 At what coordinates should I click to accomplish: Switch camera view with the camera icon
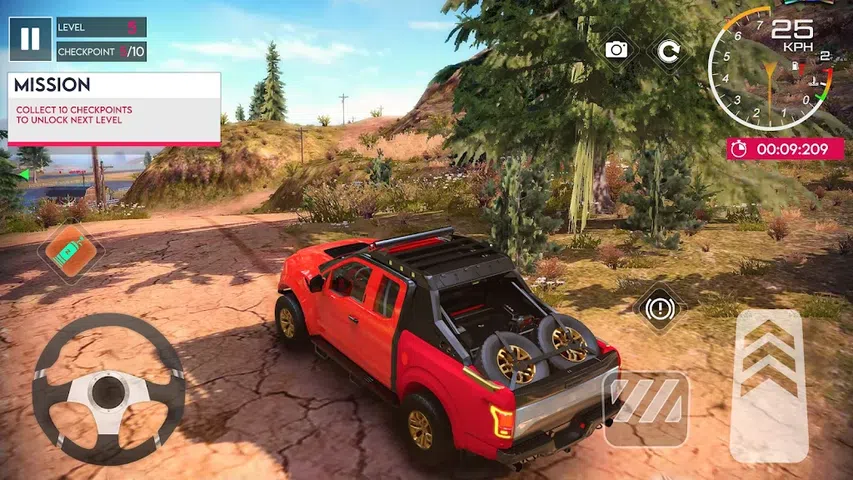pos(617,49)
